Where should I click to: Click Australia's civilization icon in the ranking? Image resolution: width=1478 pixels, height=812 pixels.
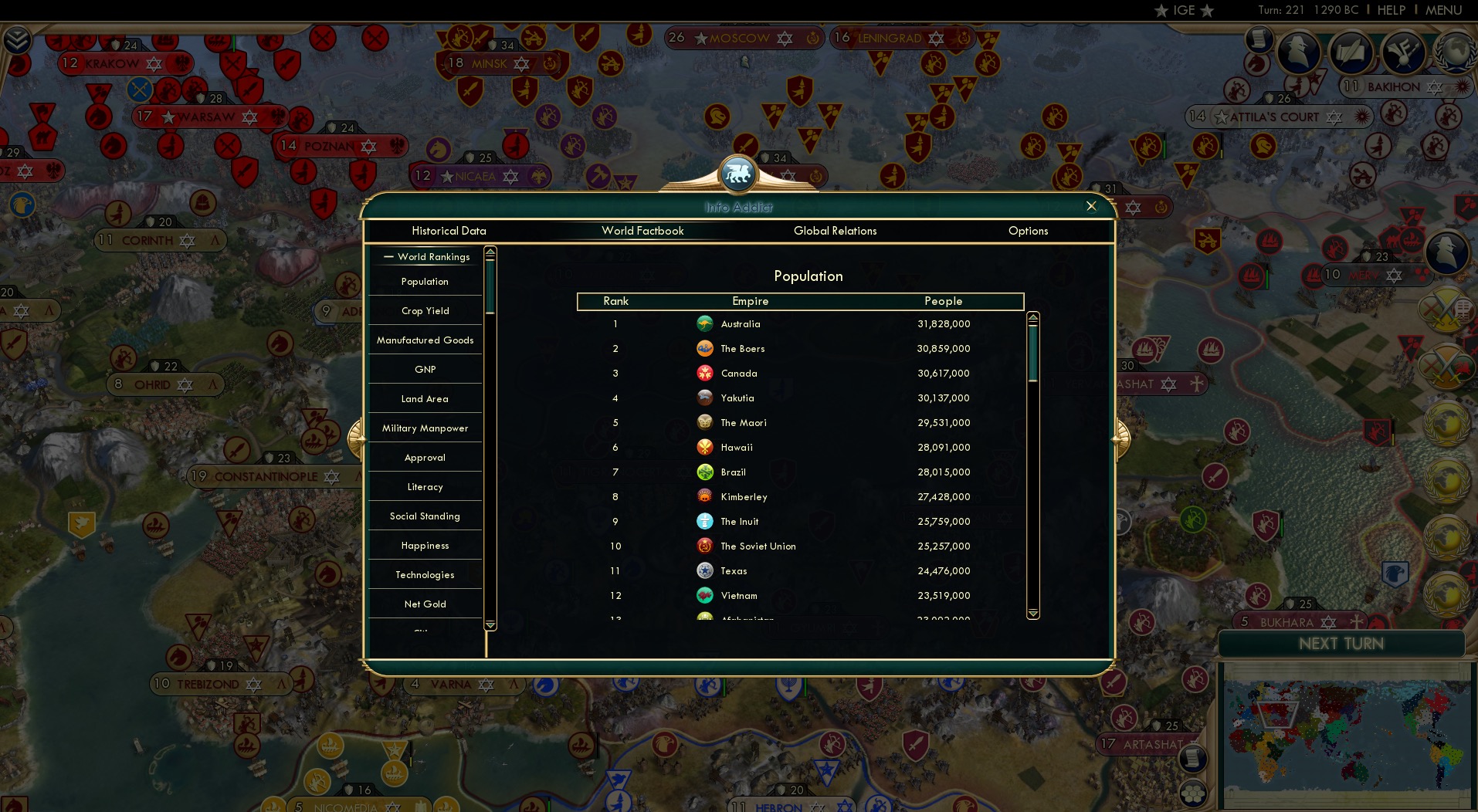[705, 323]
